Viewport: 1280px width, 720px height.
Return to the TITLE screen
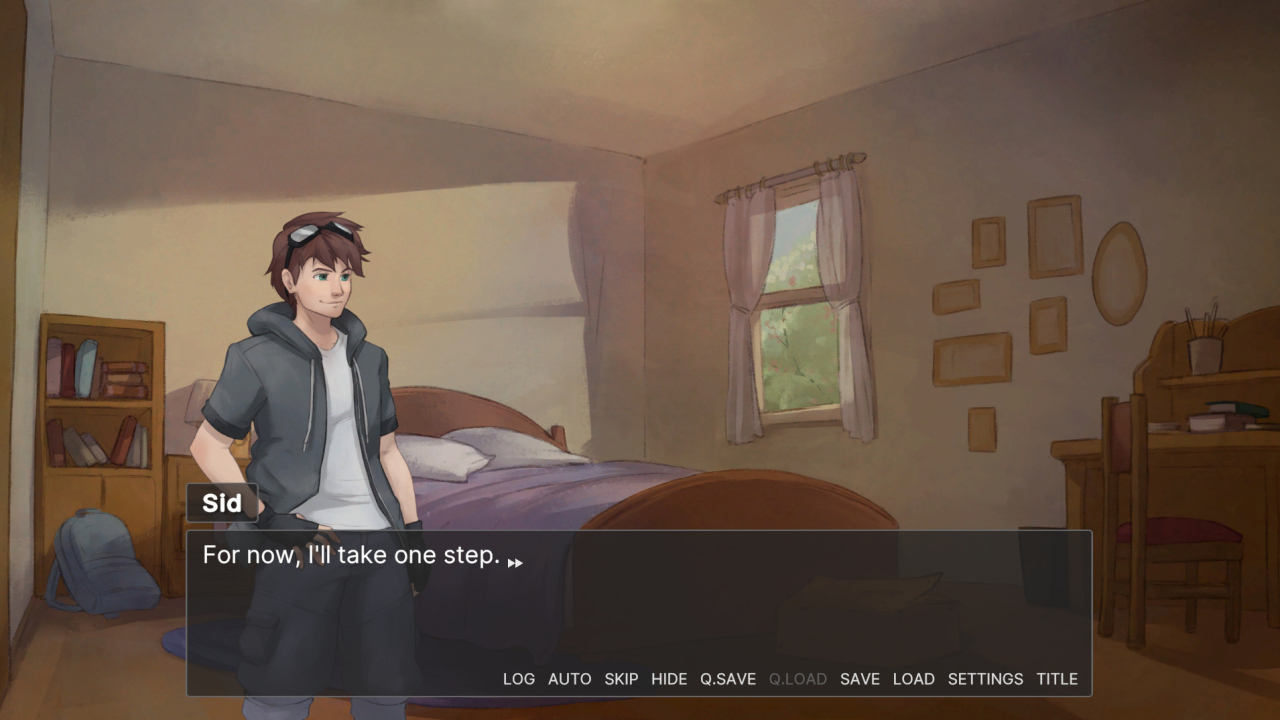point(1056,679)
